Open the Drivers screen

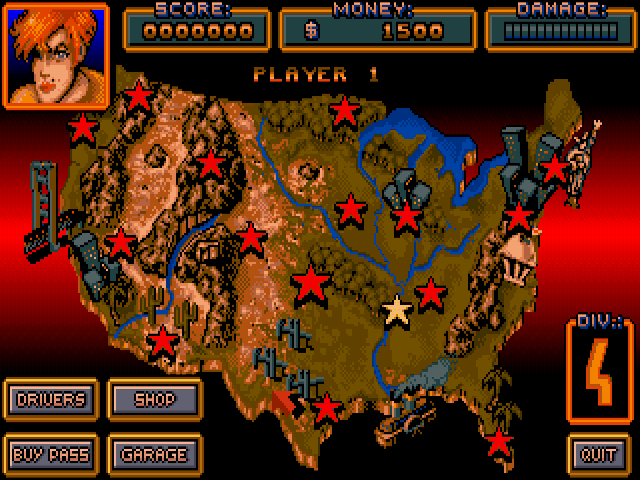tap(50, 400)
